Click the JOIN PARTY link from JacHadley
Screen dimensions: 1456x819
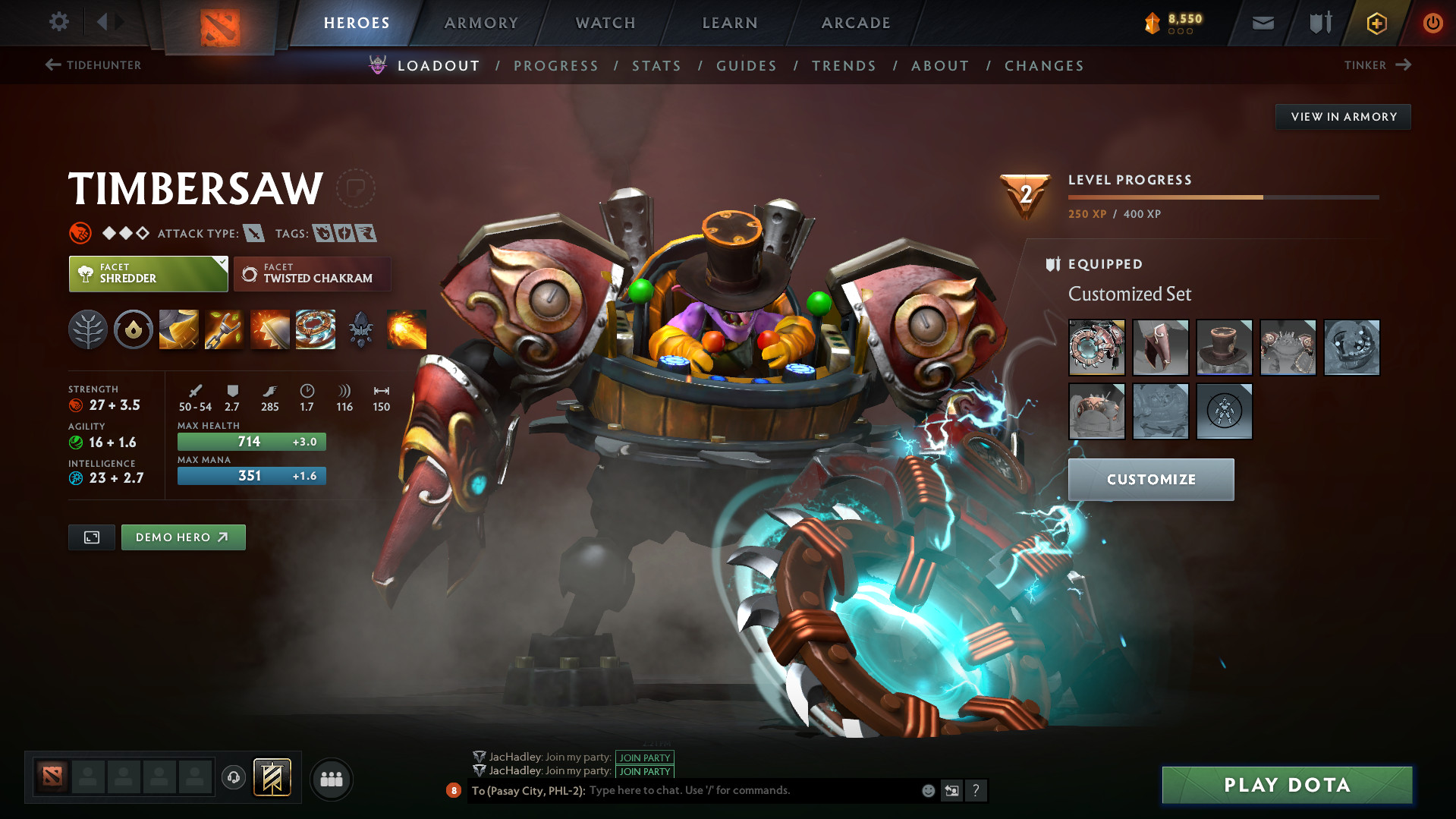tap(644, 758)
